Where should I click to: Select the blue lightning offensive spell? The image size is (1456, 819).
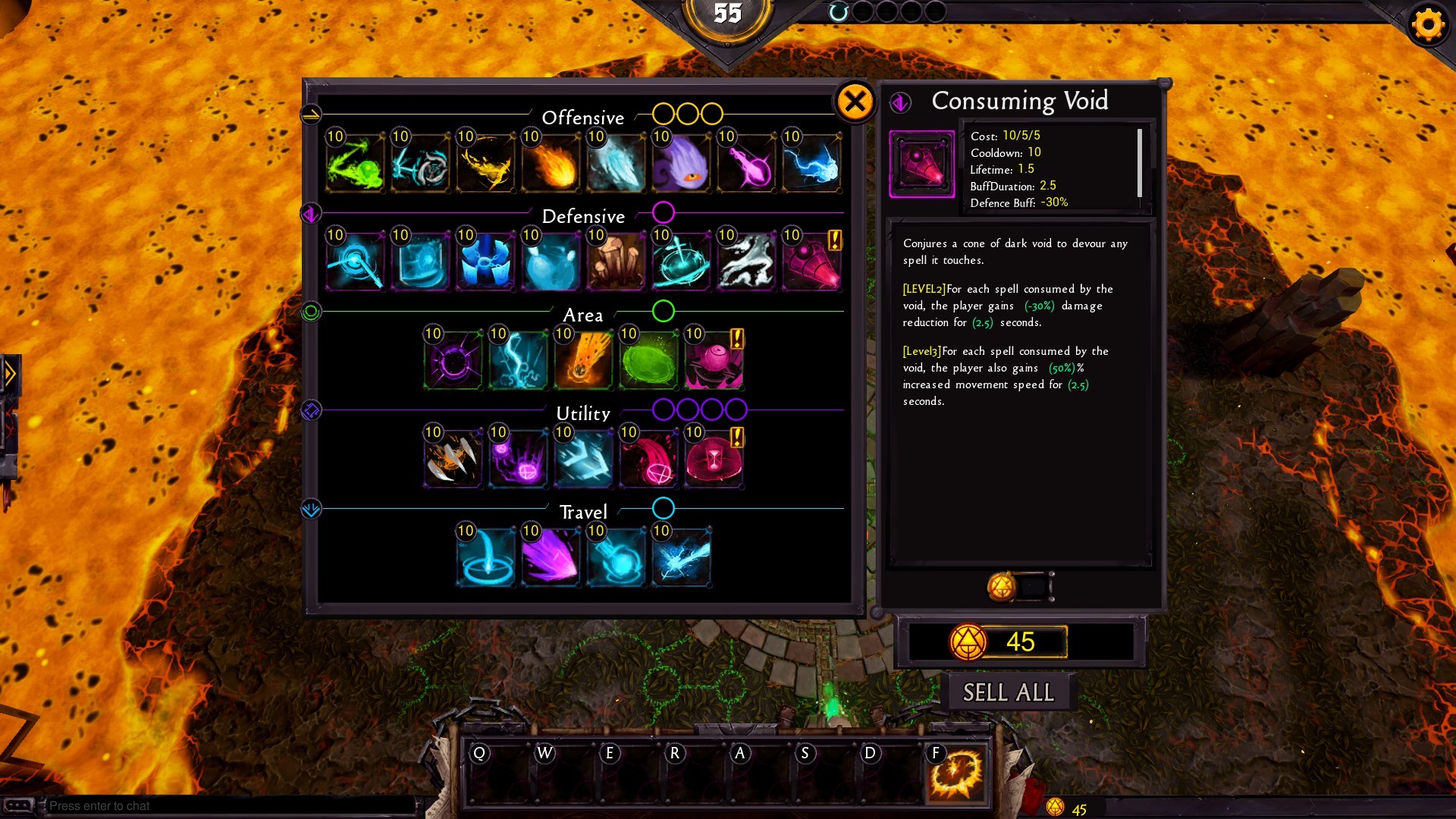[812, 163]
